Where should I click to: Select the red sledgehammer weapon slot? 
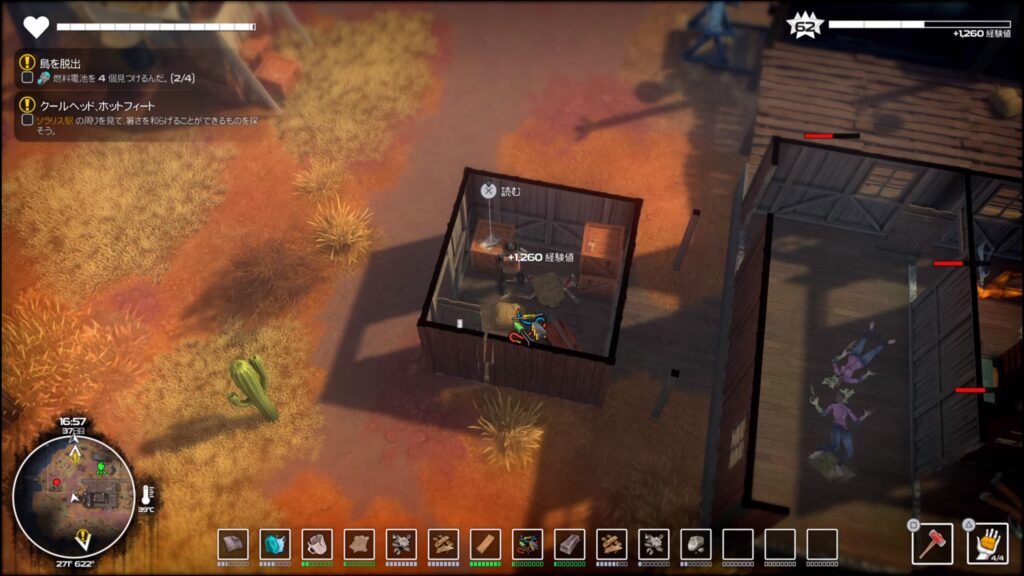(x=931, y=544)
